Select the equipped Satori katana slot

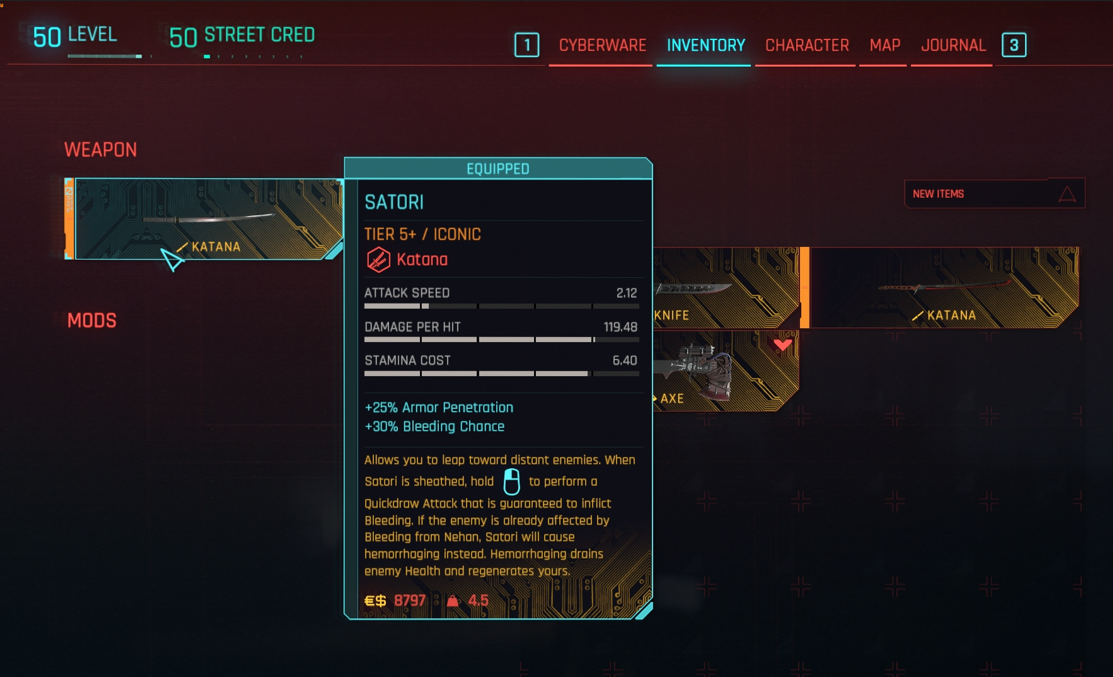(208, 220)
